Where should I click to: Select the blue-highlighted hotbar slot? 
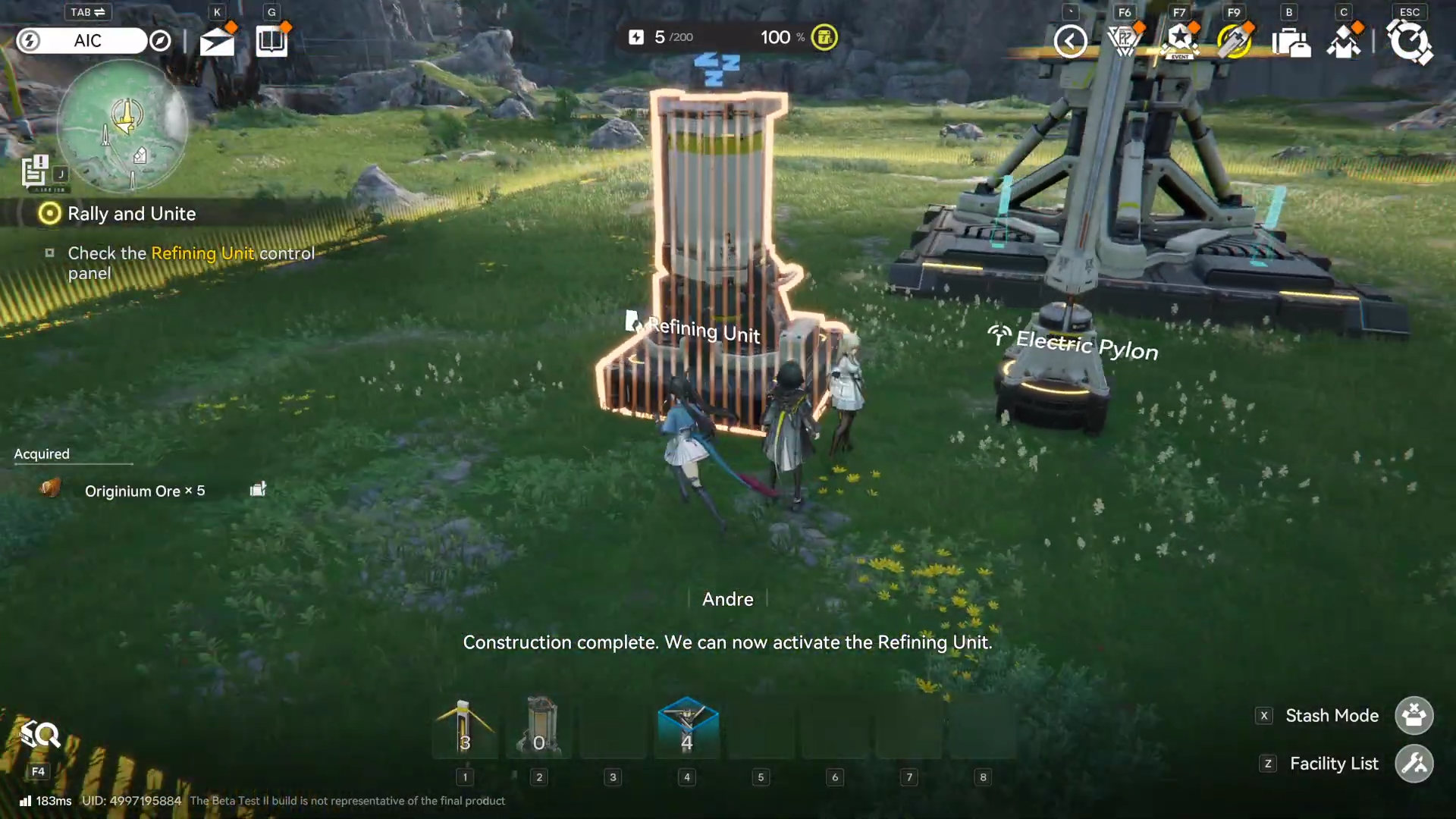coord(687,728)
